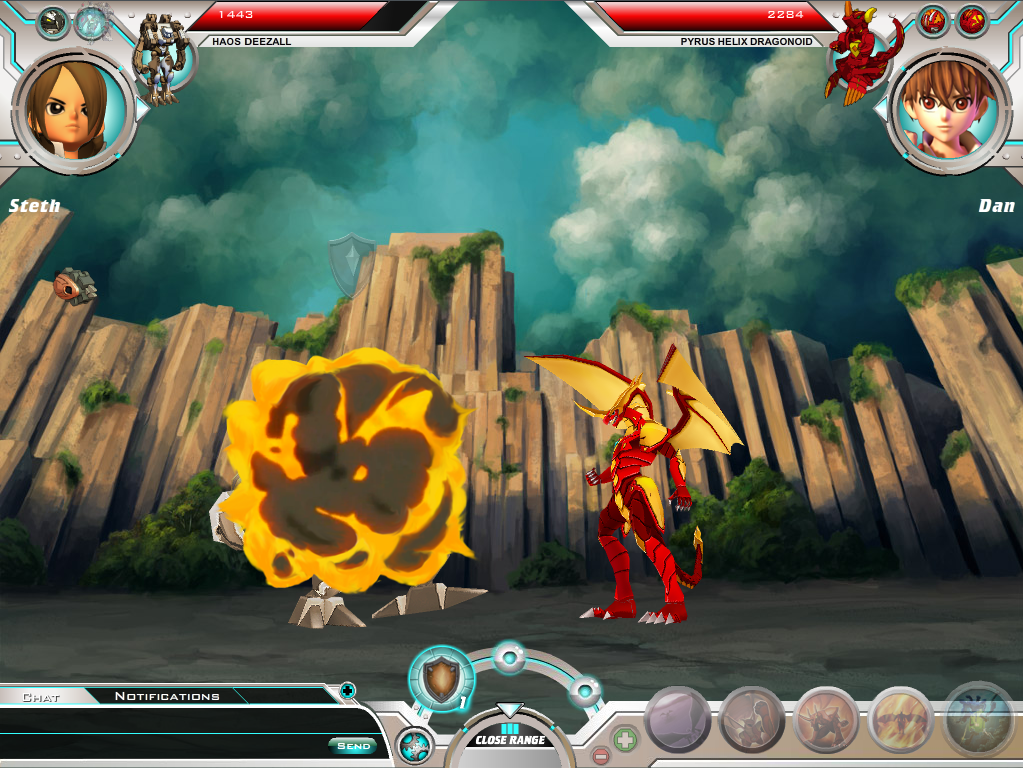1023x768 pixels.
Task: Switch to the Chat tab
Action: click(x=41, y=697)
